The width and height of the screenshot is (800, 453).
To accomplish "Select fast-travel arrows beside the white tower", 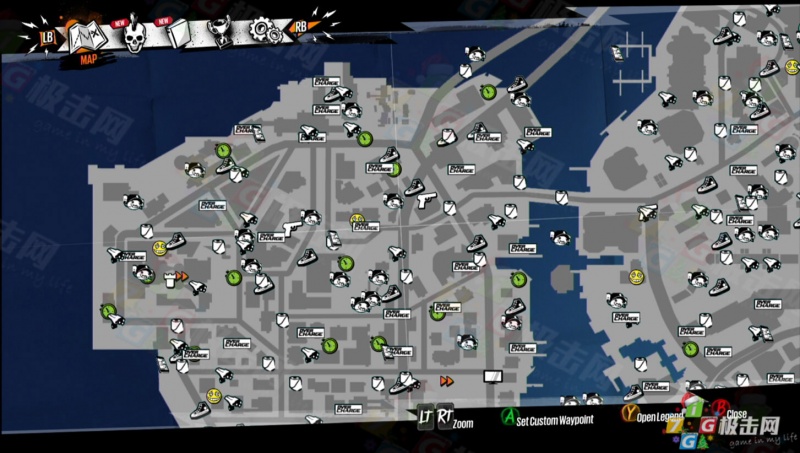I will (182, 276).
